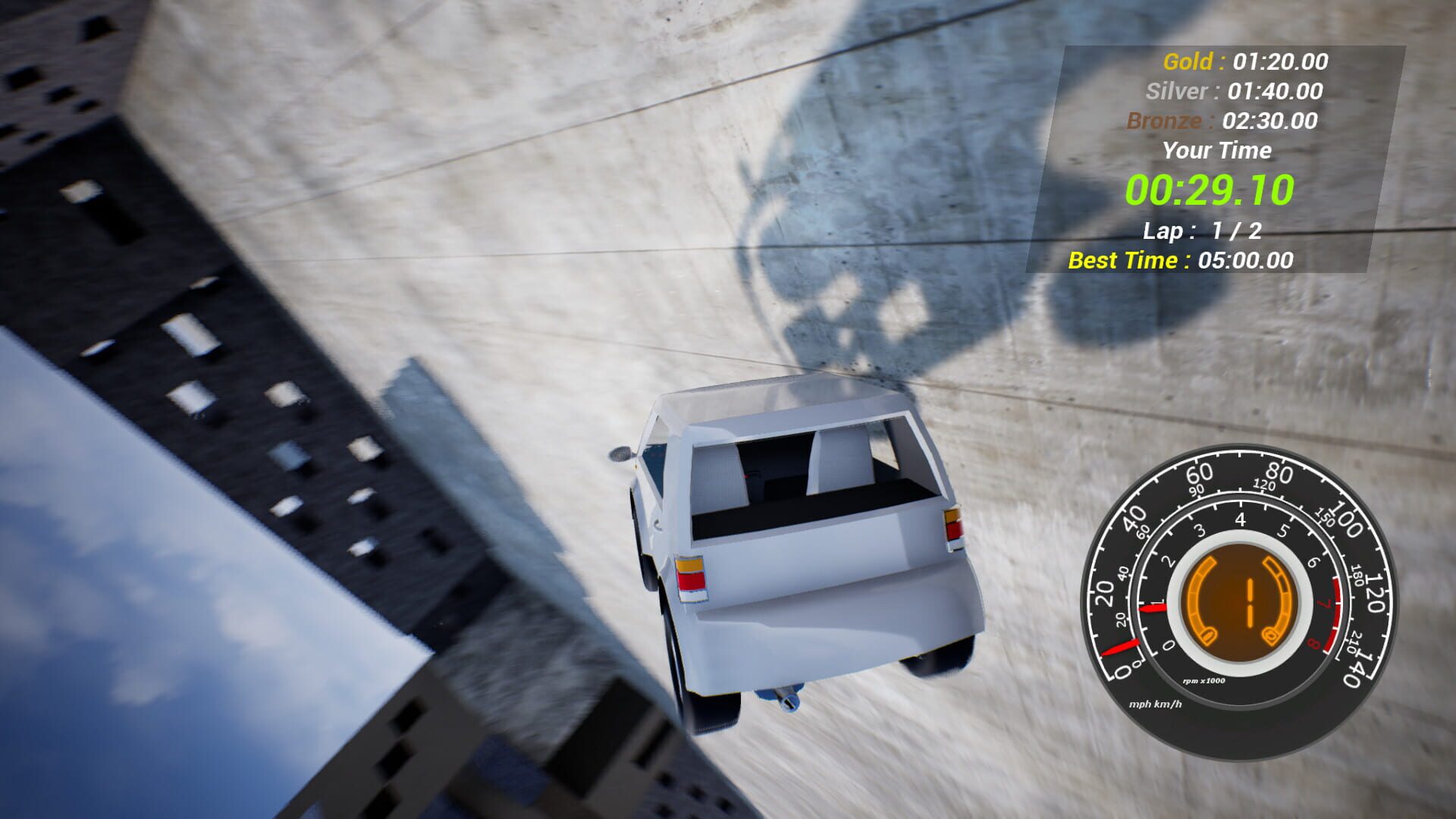Open the Your Time header
1456x819 pixels.
click(1216, 151)
